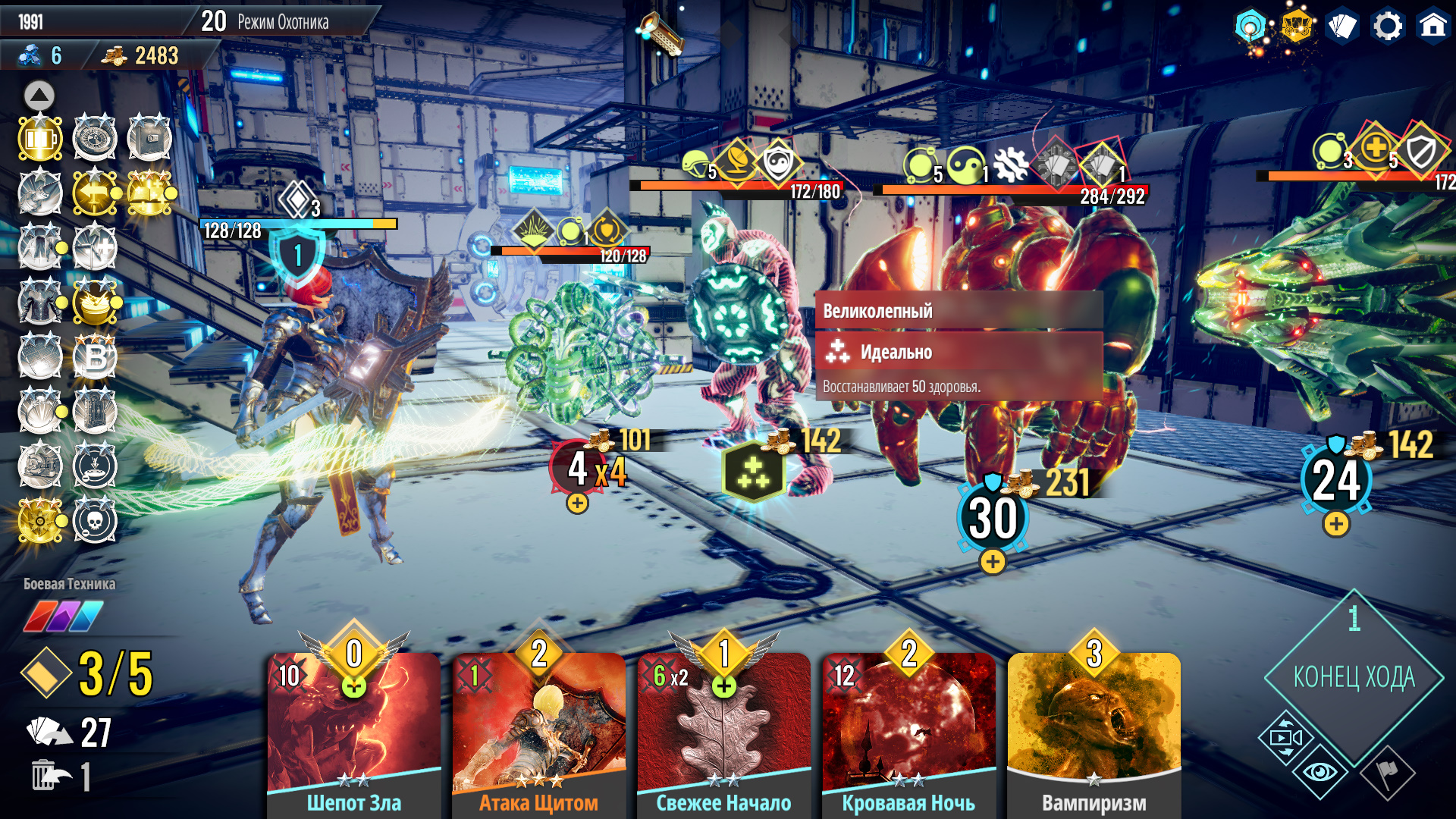Open the settings gear menu
The width and height of the screenshot is (1456, 819).
pos(1388,27)
